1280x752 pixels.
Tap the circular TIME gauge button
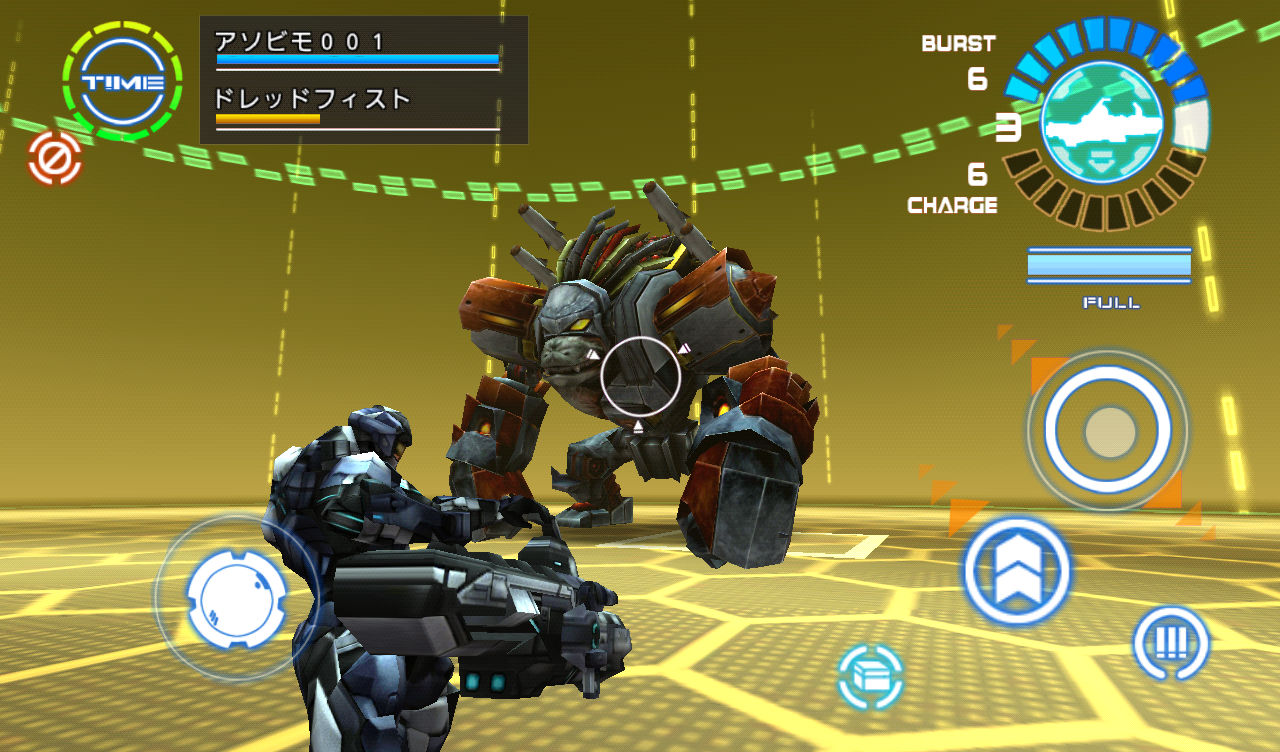click(x=122, y=82)
